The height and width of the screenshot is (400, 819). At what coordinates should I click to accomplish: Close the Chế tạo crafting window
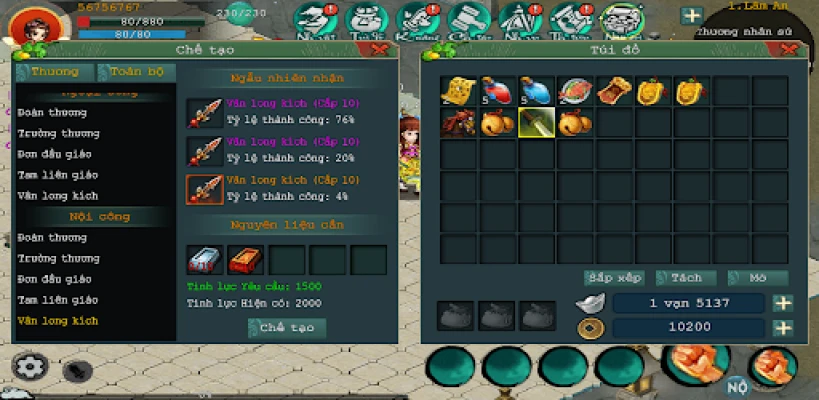[380, 49]
